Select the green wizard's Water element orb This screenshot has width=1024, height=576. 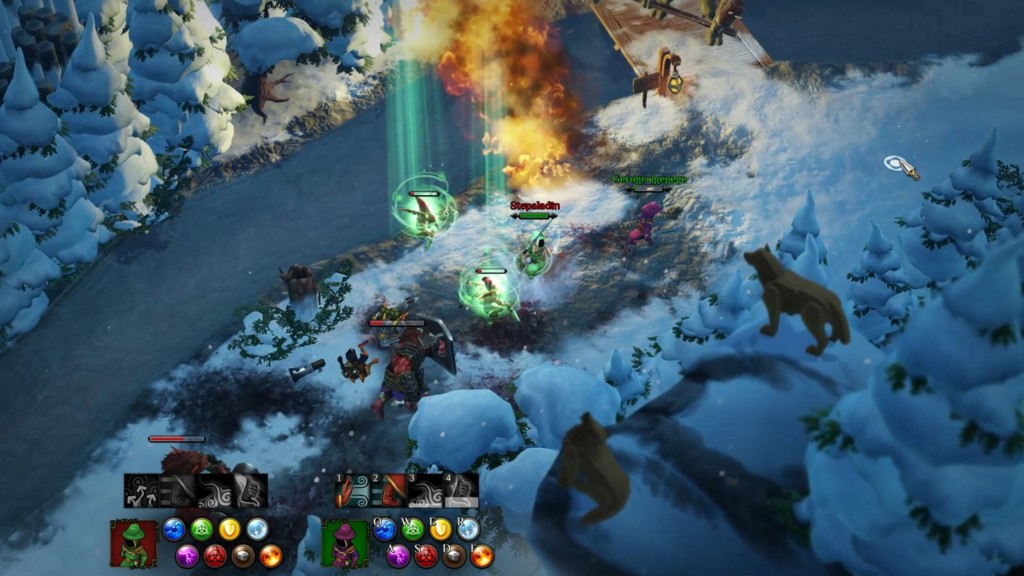coord(174,530)
